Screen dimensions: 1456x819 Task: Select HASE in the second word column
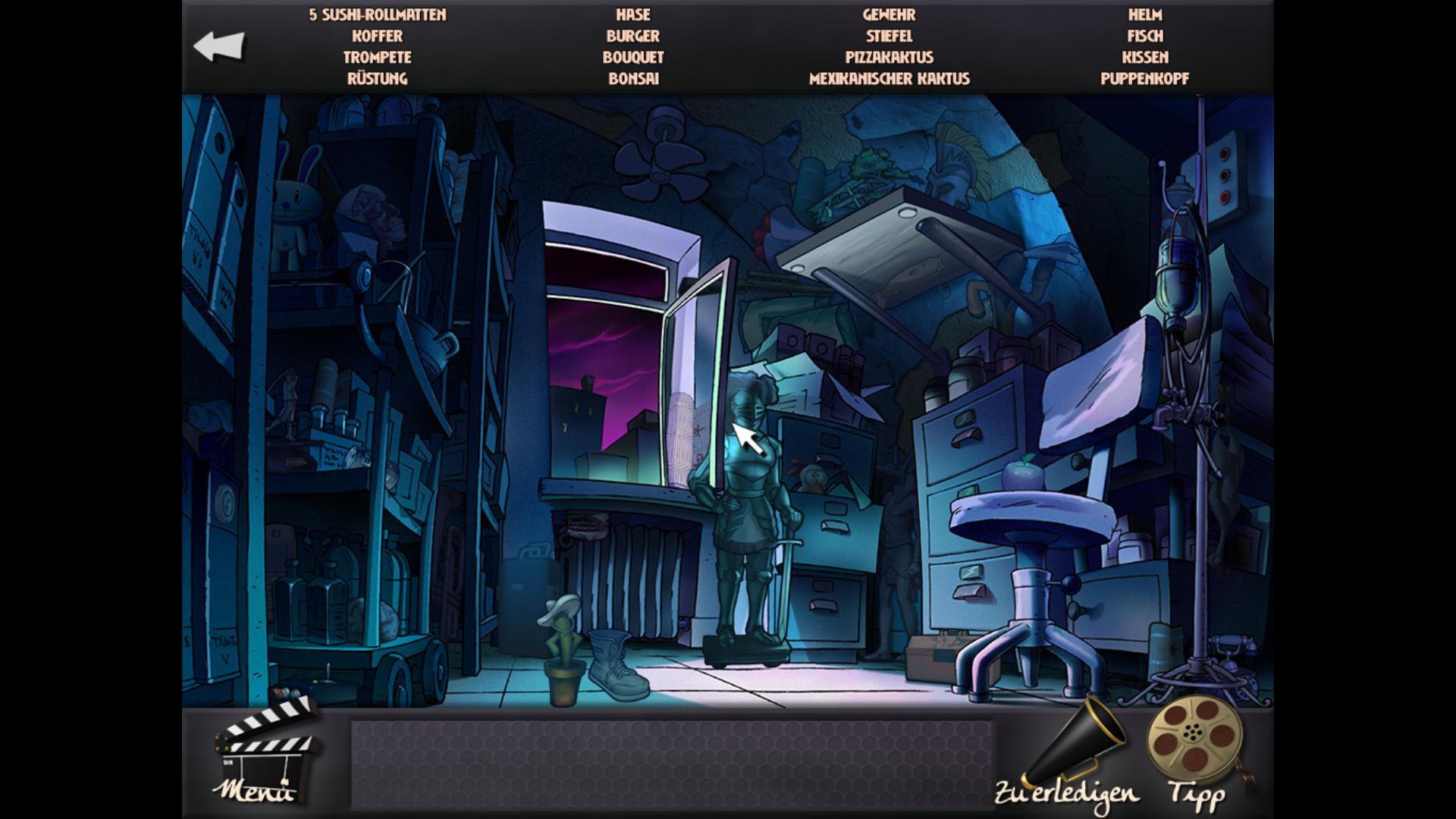click(634, 14)
